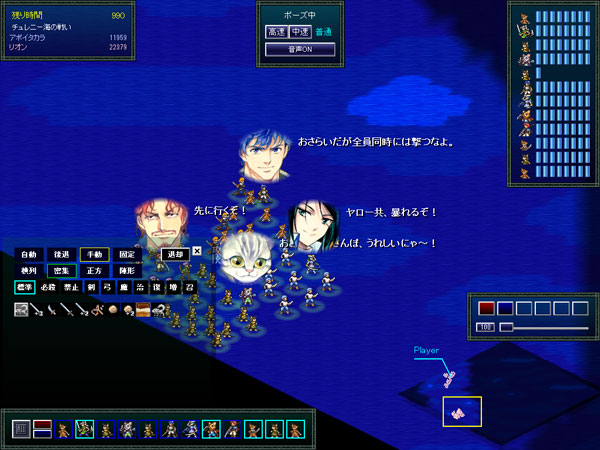Close the command panel with the X

(x=197, y=252)
